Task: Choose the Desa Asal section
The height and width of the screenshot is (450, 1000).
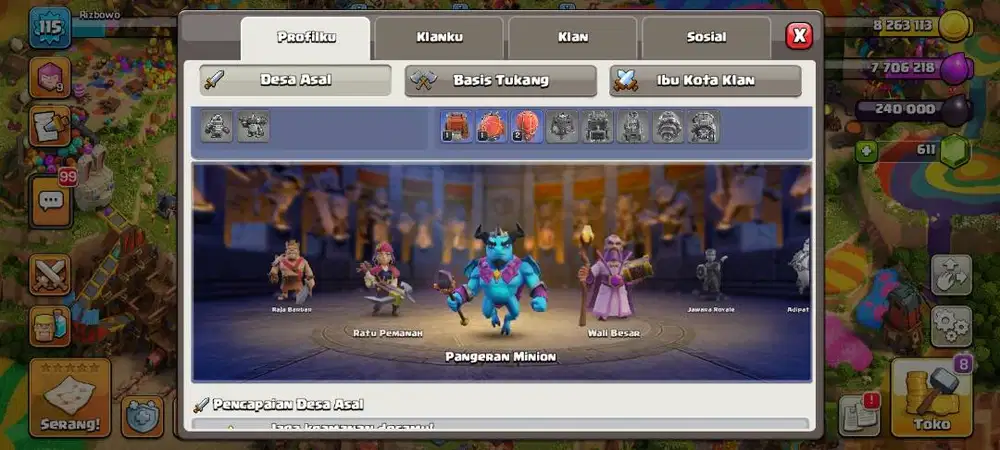Action: click(295, 80)
